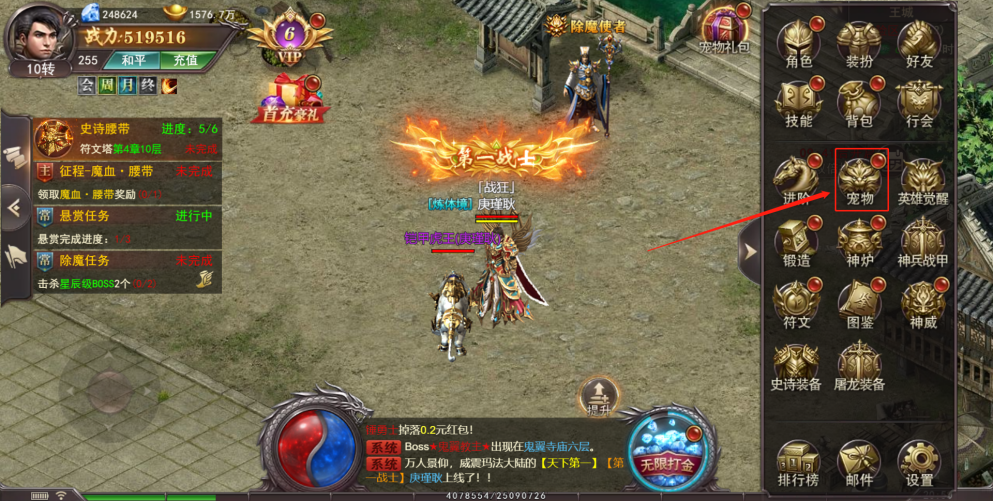
Task: Open the 设置 settings
Action: click(920, 464)
